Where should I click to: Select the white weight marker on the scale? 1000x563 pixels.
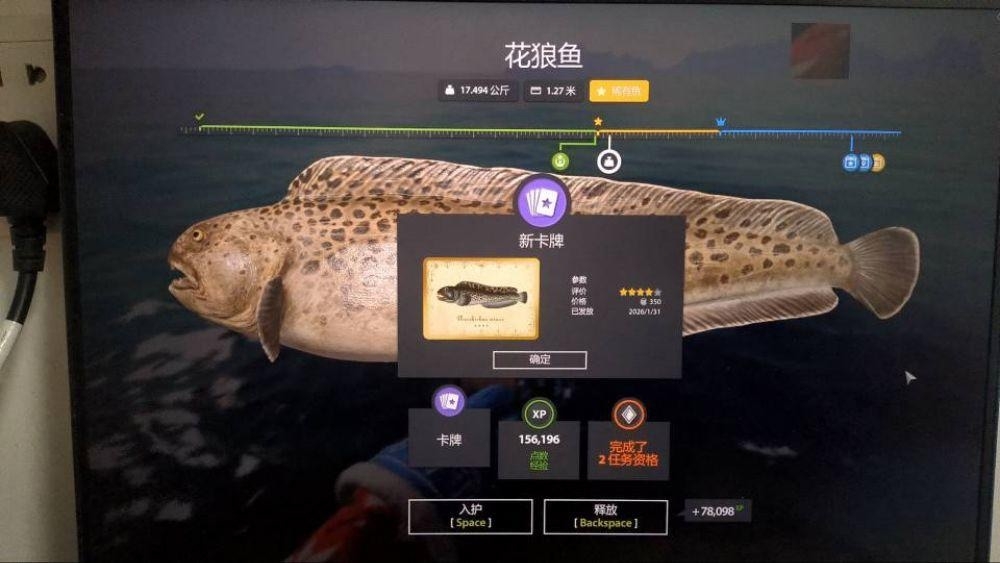(x=608, y=160)
